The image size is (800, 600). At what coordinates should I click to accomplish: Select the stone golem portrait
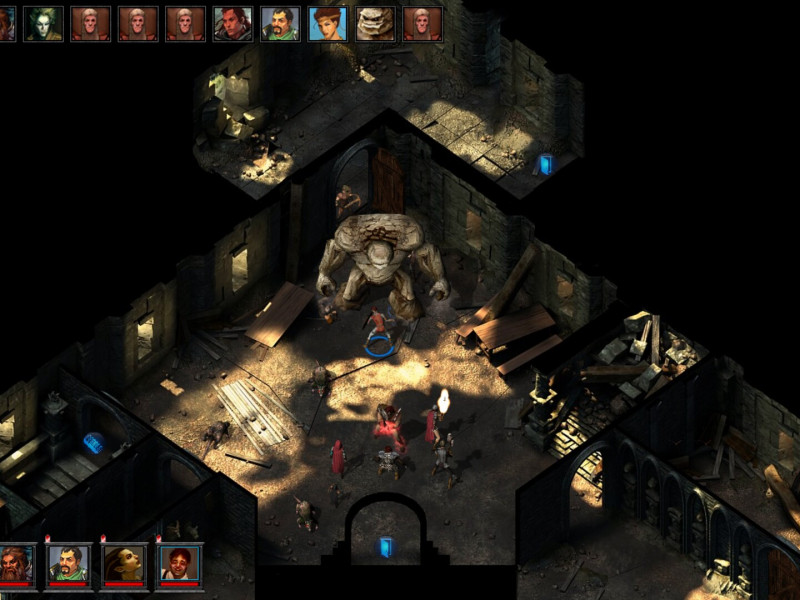point(375,23)
